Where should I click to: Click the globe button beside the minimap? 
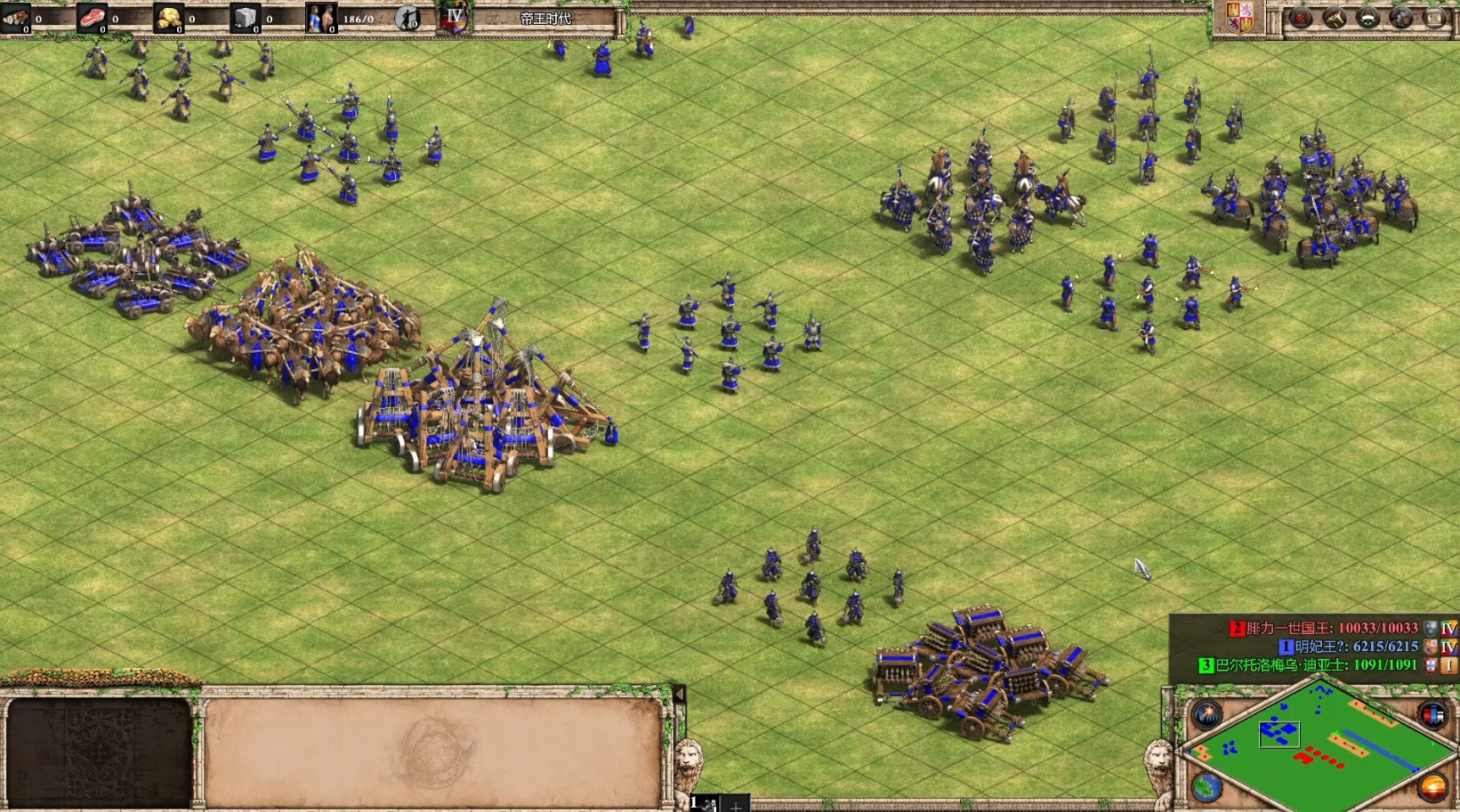pos(1207,787)
